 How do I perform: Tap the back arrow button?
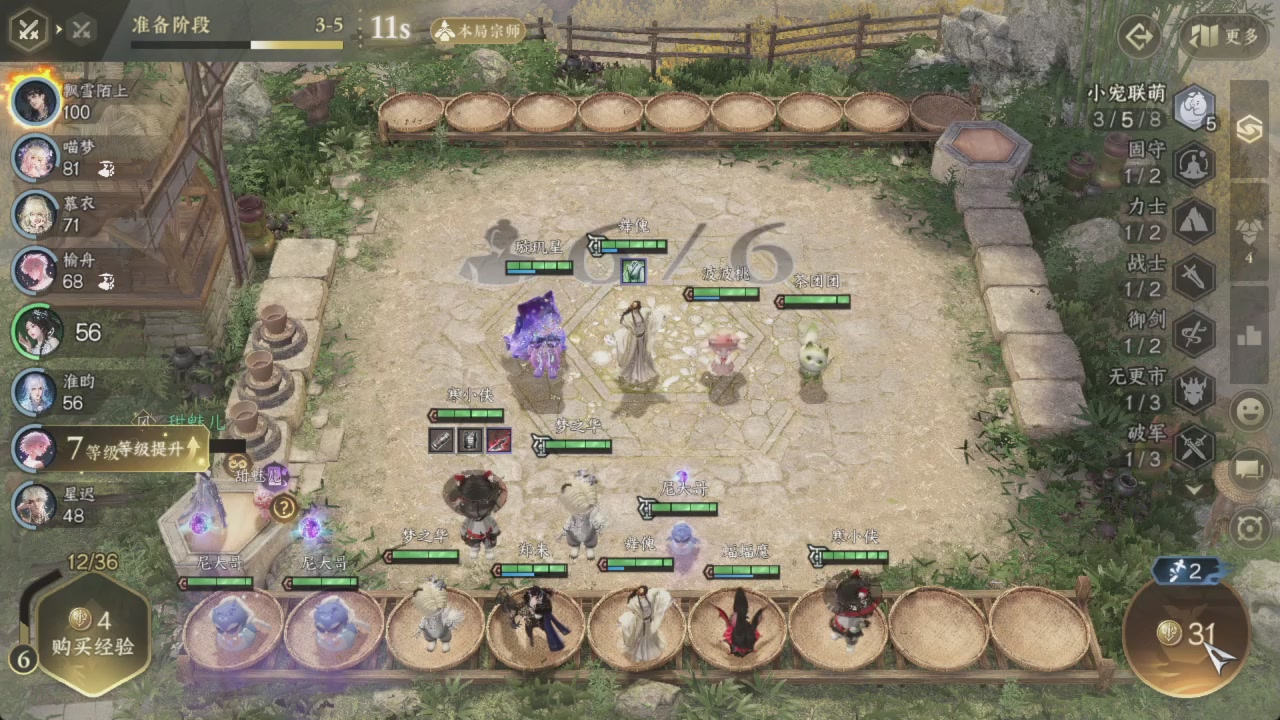point(1138,37)
